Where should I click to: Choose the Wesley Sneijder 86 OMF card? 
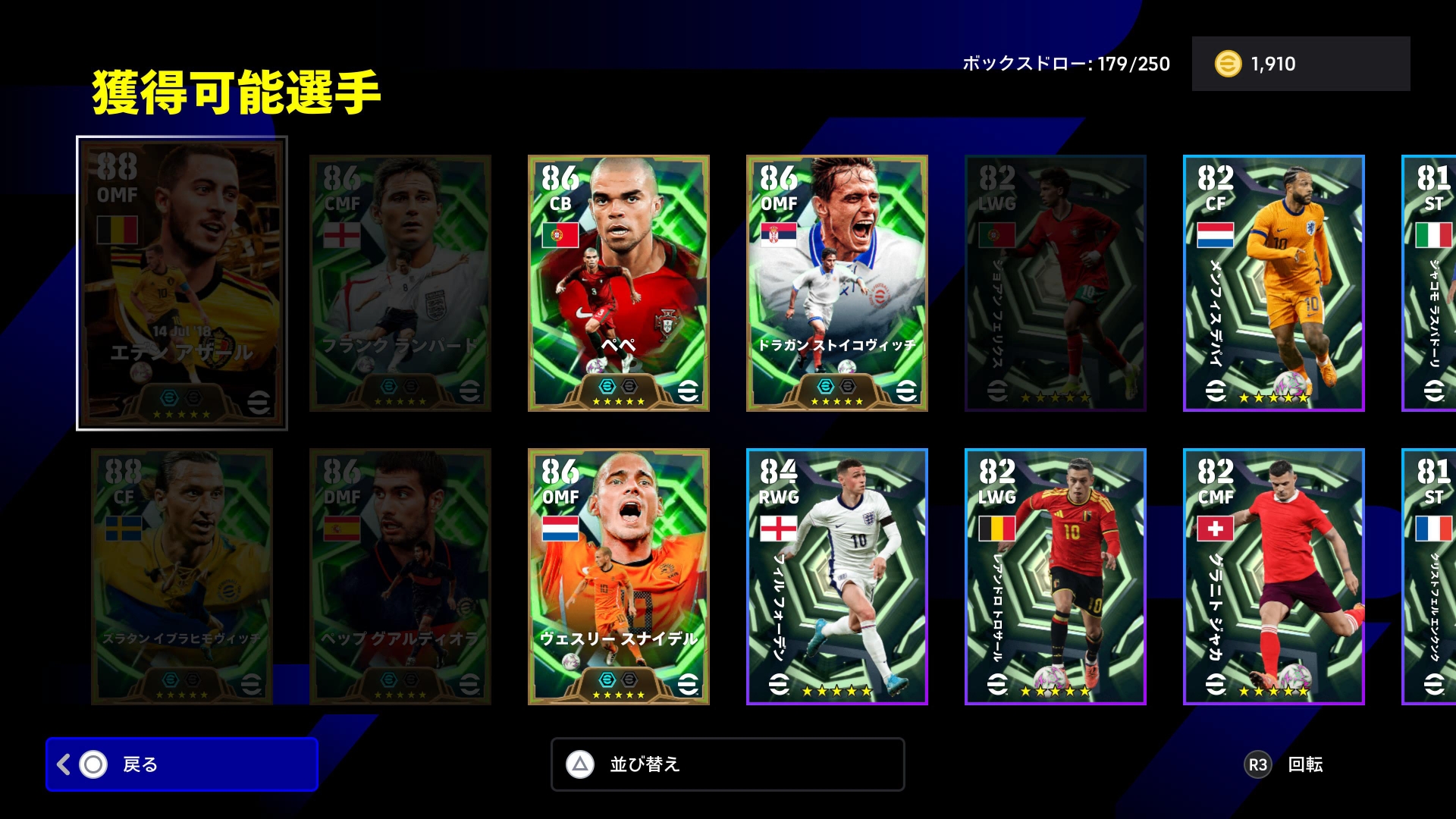[619, 576]
